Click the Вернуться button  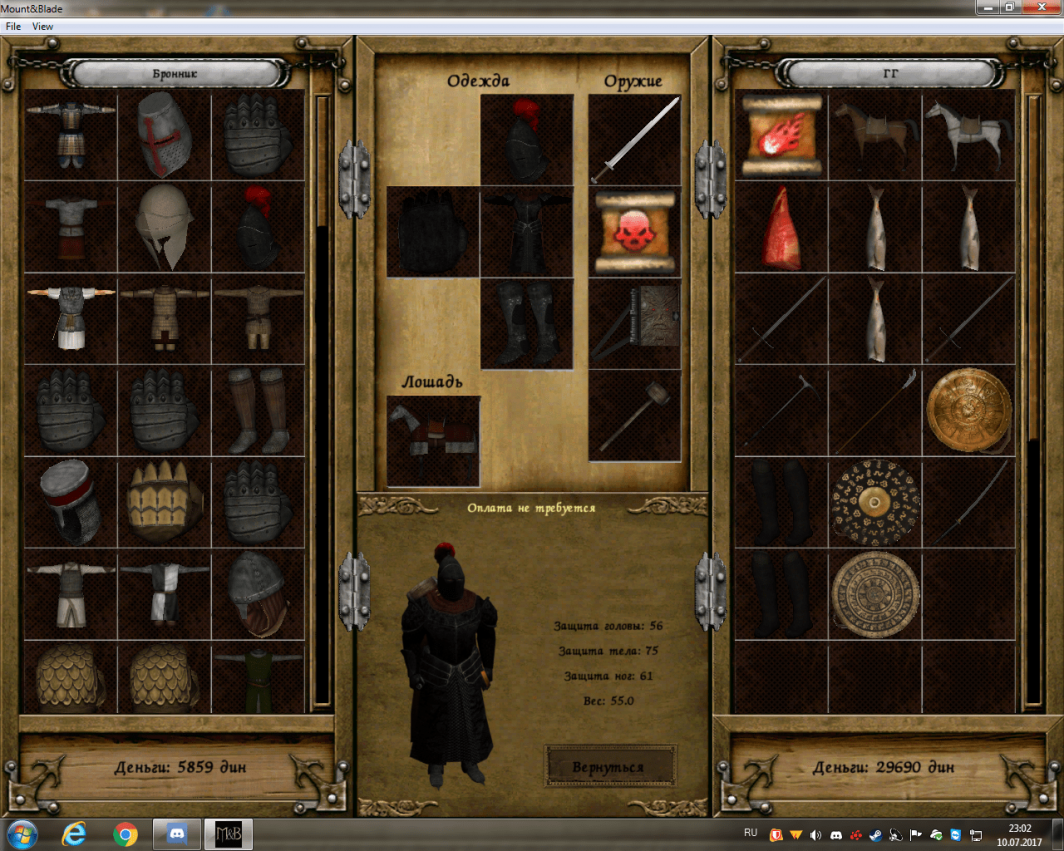tap(609, 766)
